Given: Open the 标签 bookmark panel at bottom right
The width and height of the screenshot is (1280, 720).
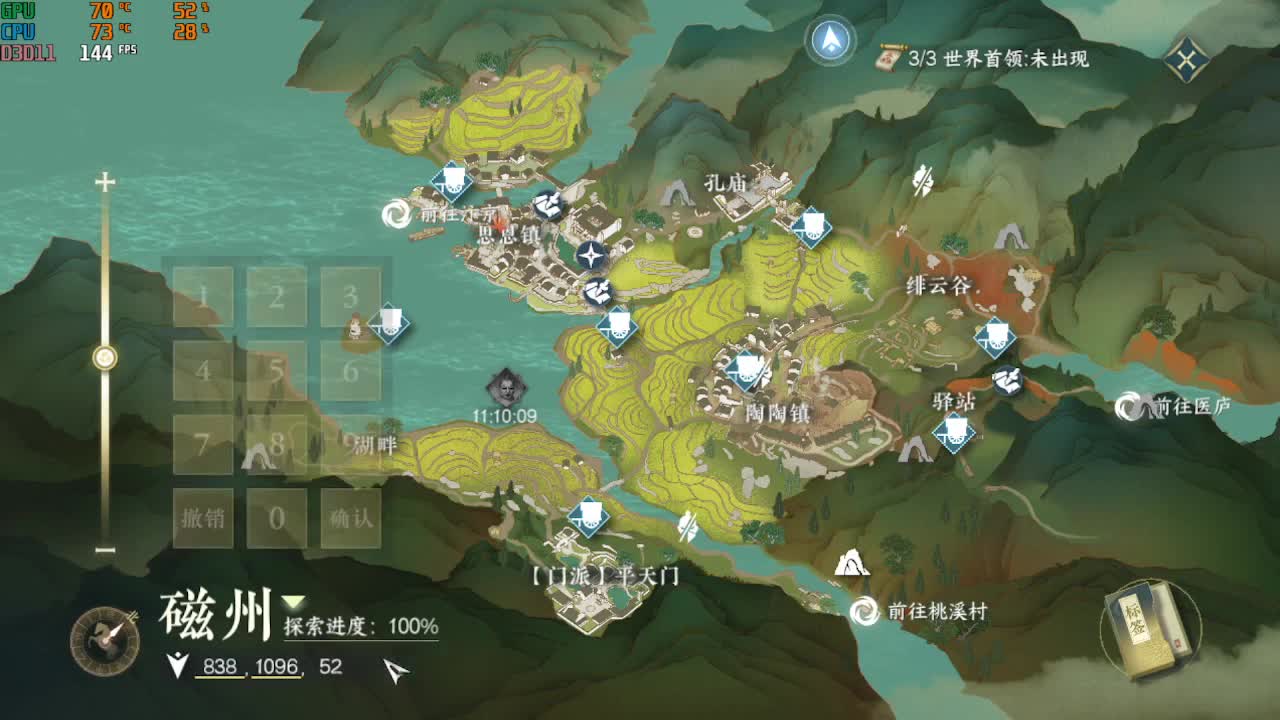Looking at the screenshot, I should [1146, 637].
